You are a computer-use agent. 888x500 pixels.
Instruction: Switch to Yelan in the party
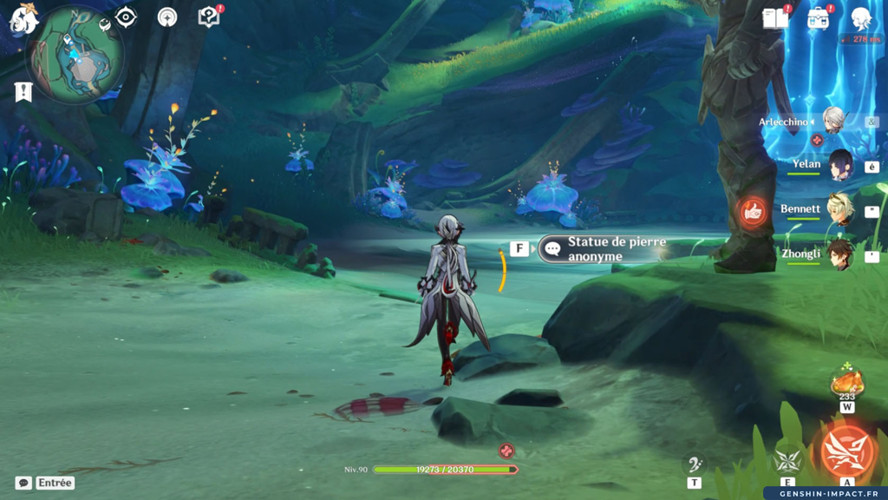[x=840, y=164]
